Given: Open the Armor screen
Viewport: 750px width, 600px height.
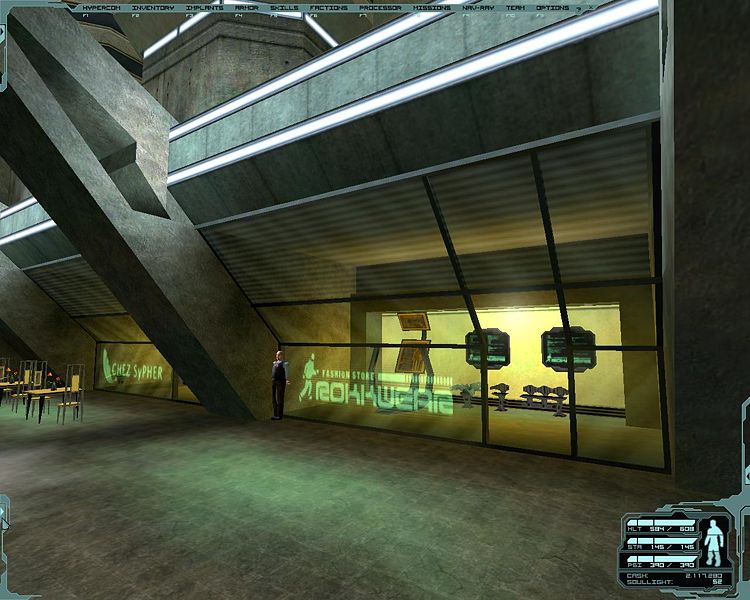Looking at the screenshot, I should (x=246, y=7).
